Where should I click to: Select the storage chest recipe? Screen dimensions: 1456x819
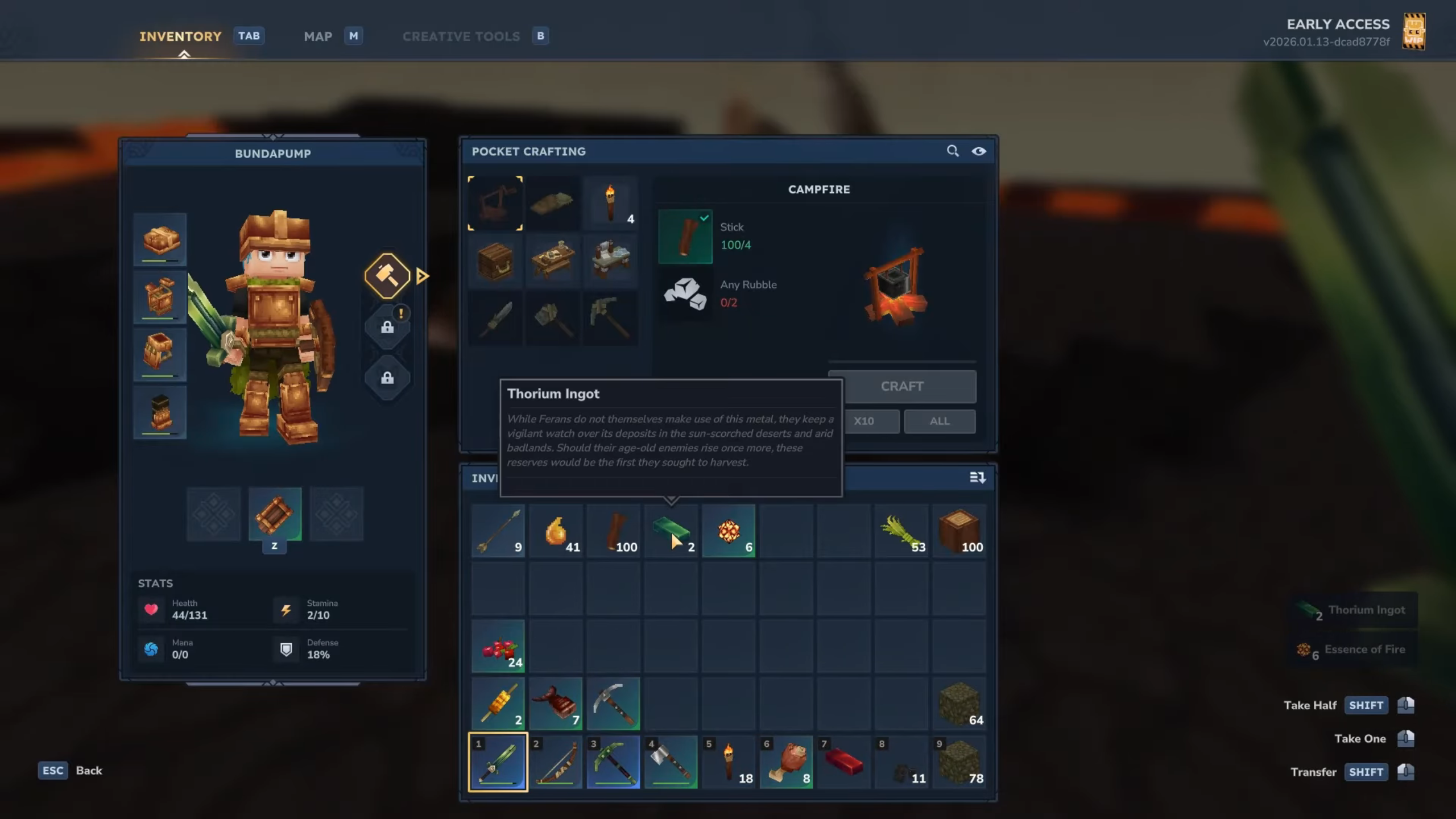(496, 260)
